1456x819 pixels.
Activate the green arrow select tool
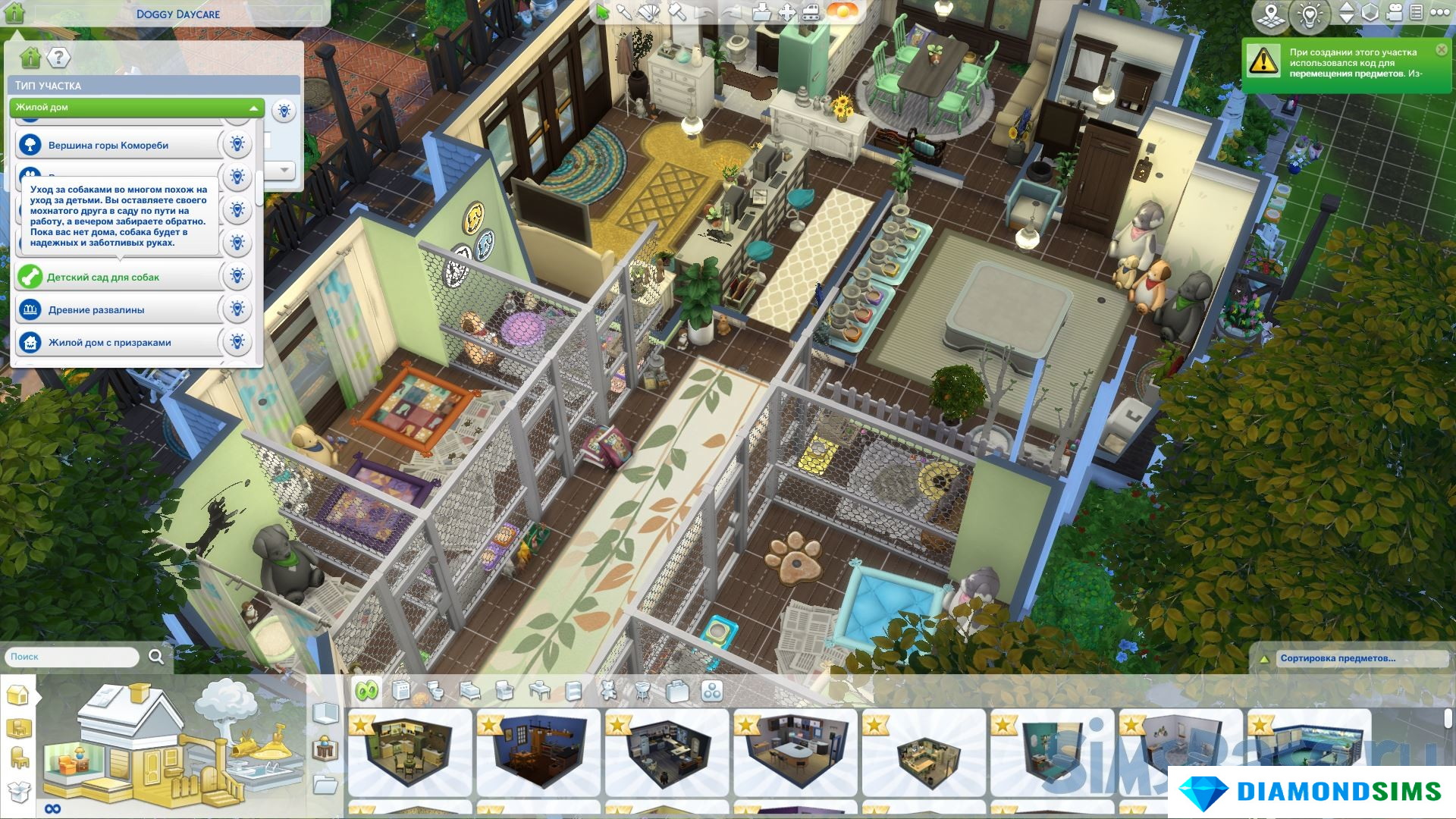603,12
